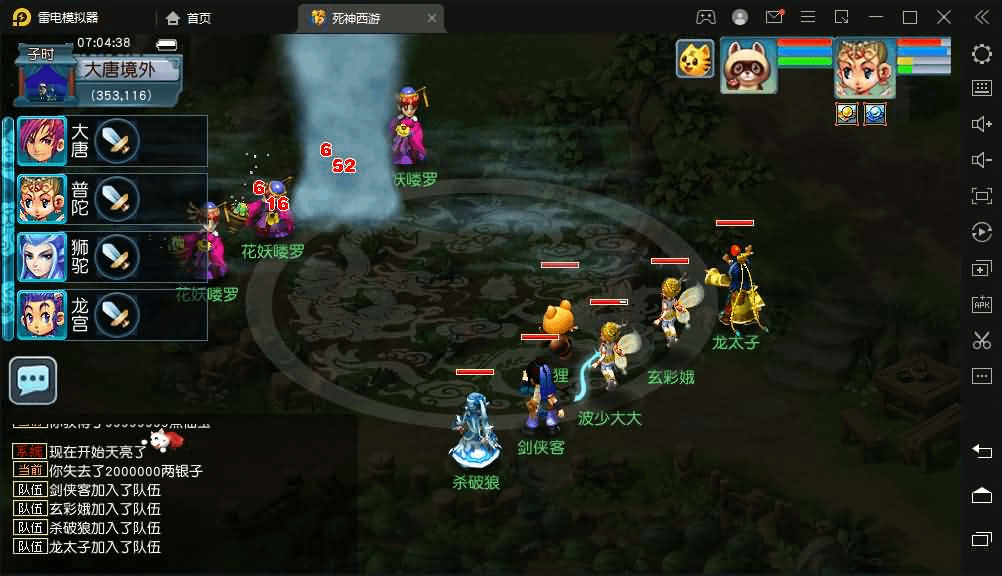This screenshot has width=1002, height=576.
Task: Open the emulator mail envelope
Action: pyautogui.click(x=774, y=17)
